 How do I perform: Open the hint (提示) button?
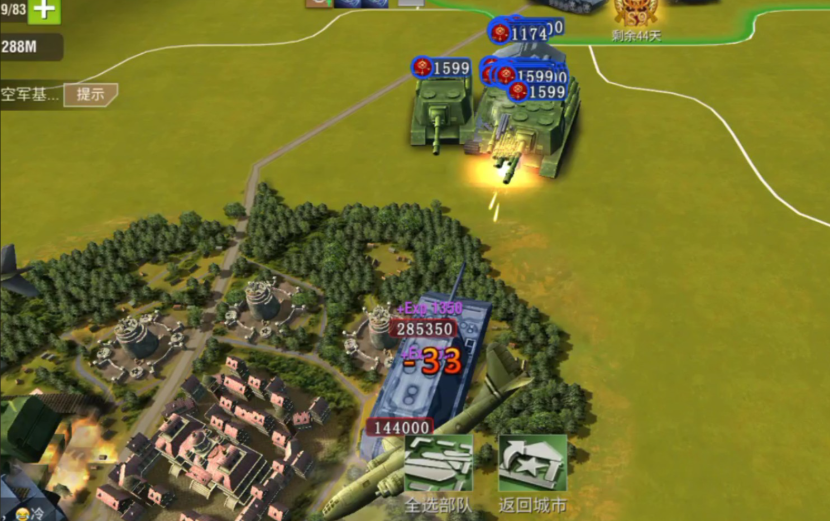pyautogui.click(x=91, y=95)
